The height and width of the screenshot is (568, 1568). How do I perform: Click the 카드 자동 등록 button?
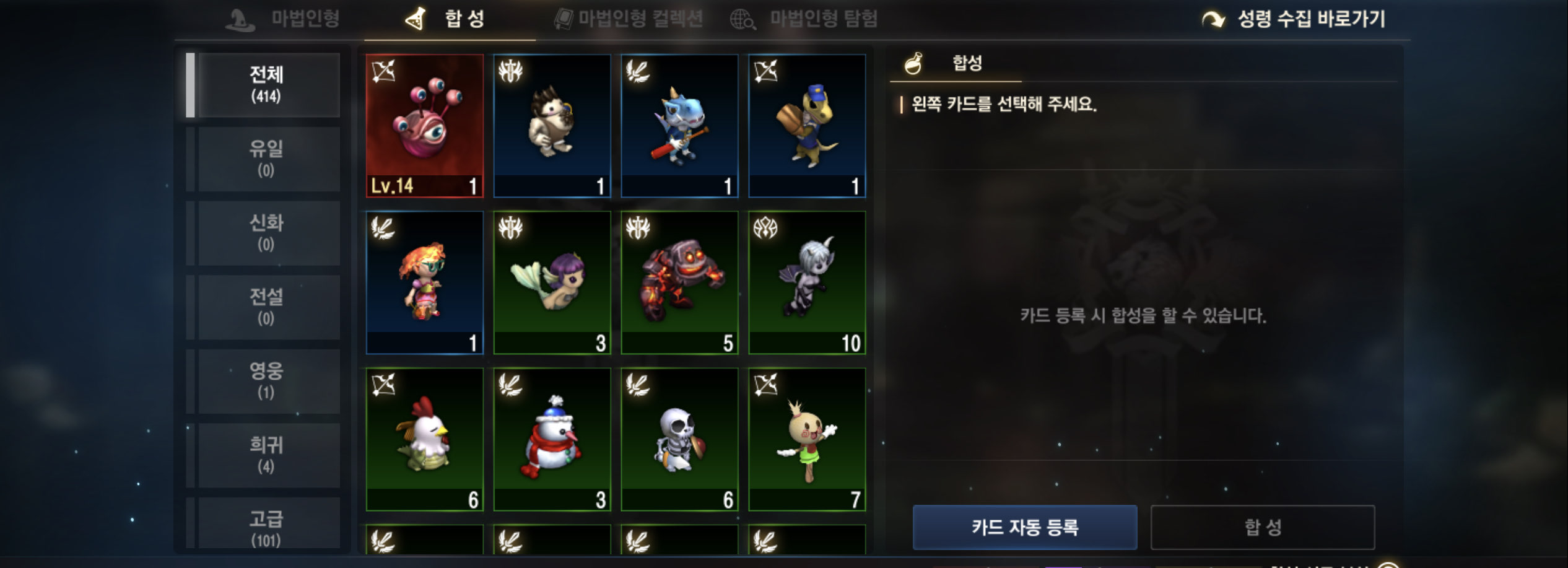(1024, 527)
